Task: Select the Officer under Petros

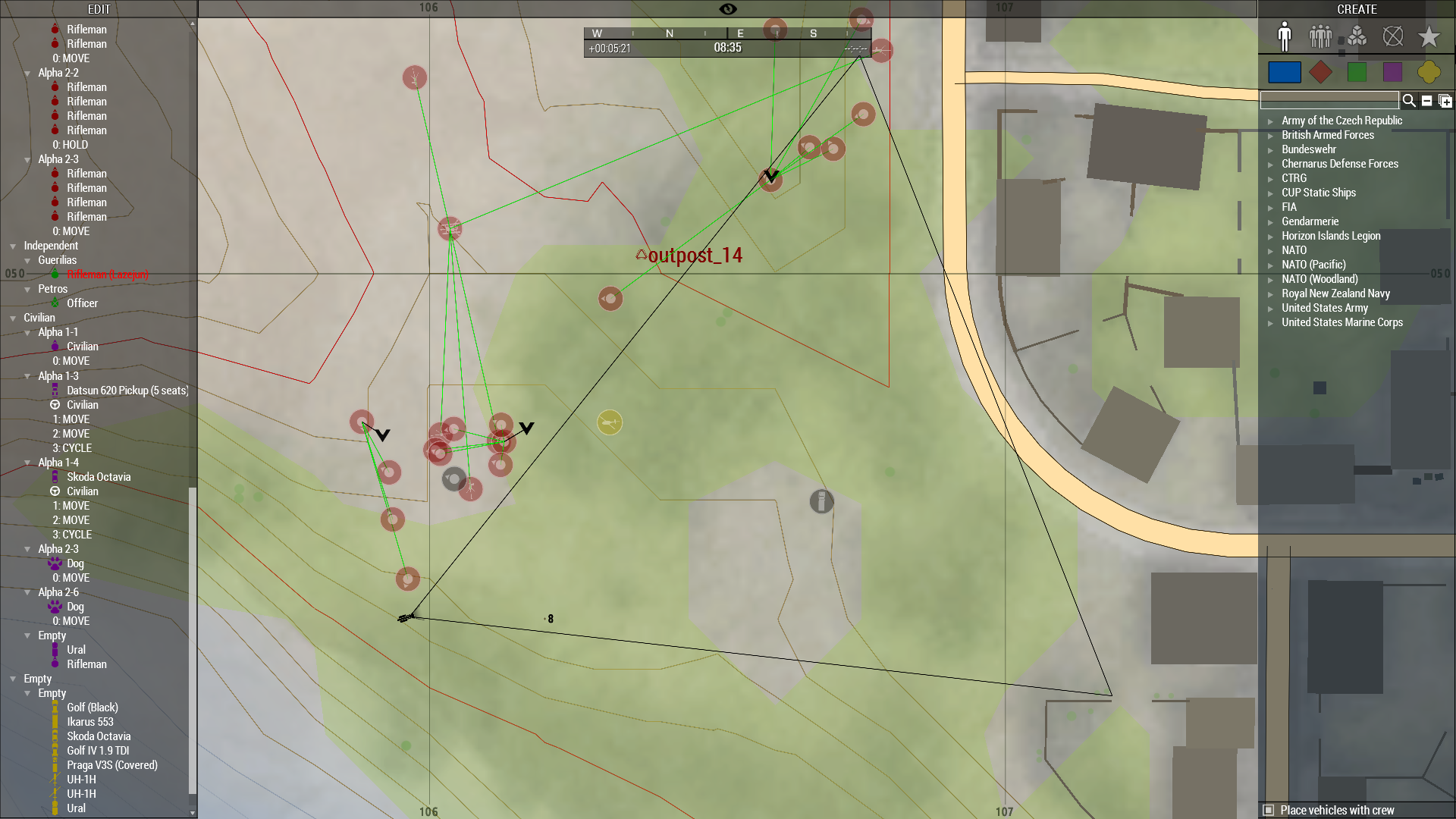Action: tap(83, 303)
